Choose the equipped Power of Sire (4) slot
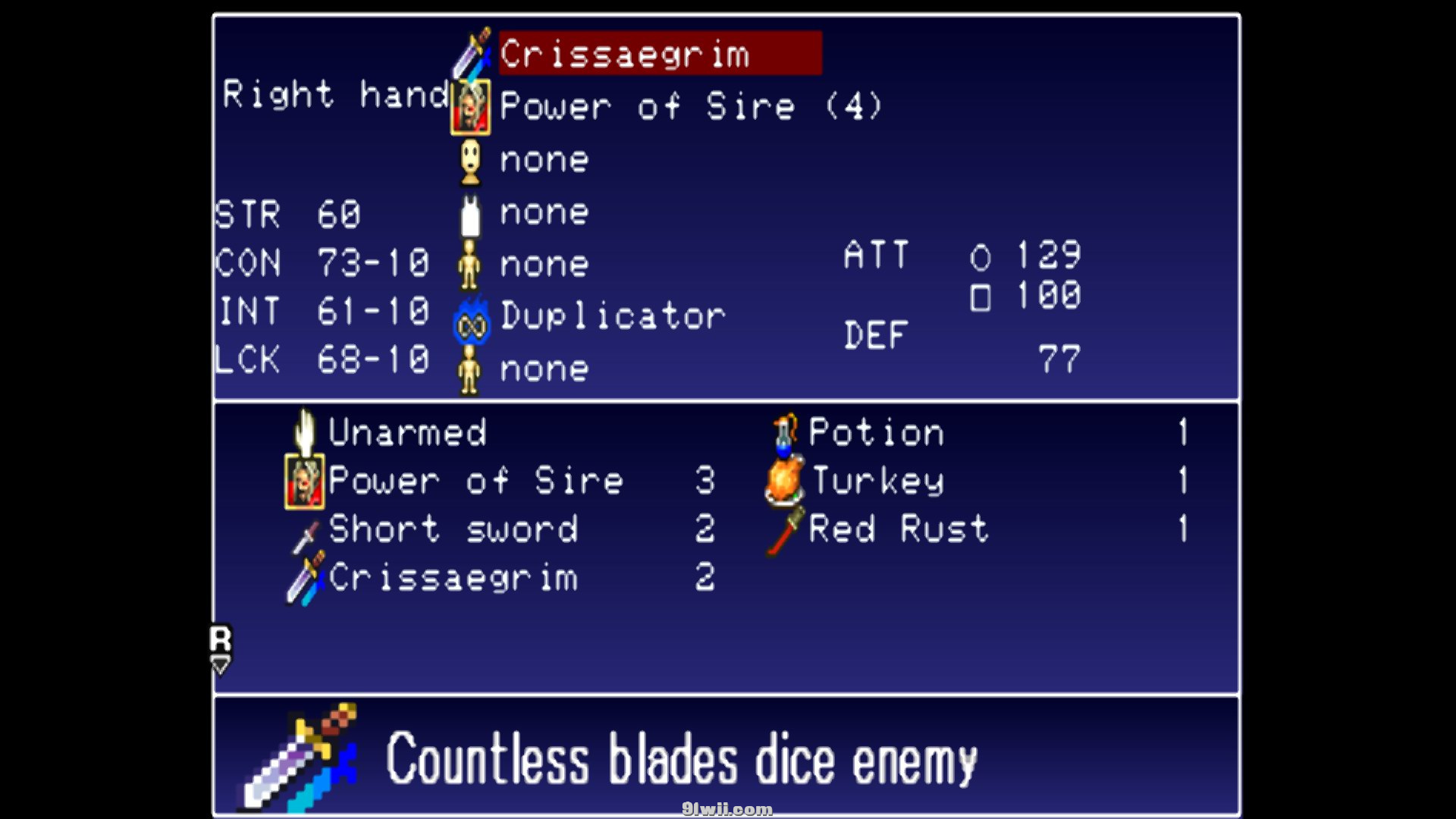Screen dimensions: 1456x819 point(690,106)
